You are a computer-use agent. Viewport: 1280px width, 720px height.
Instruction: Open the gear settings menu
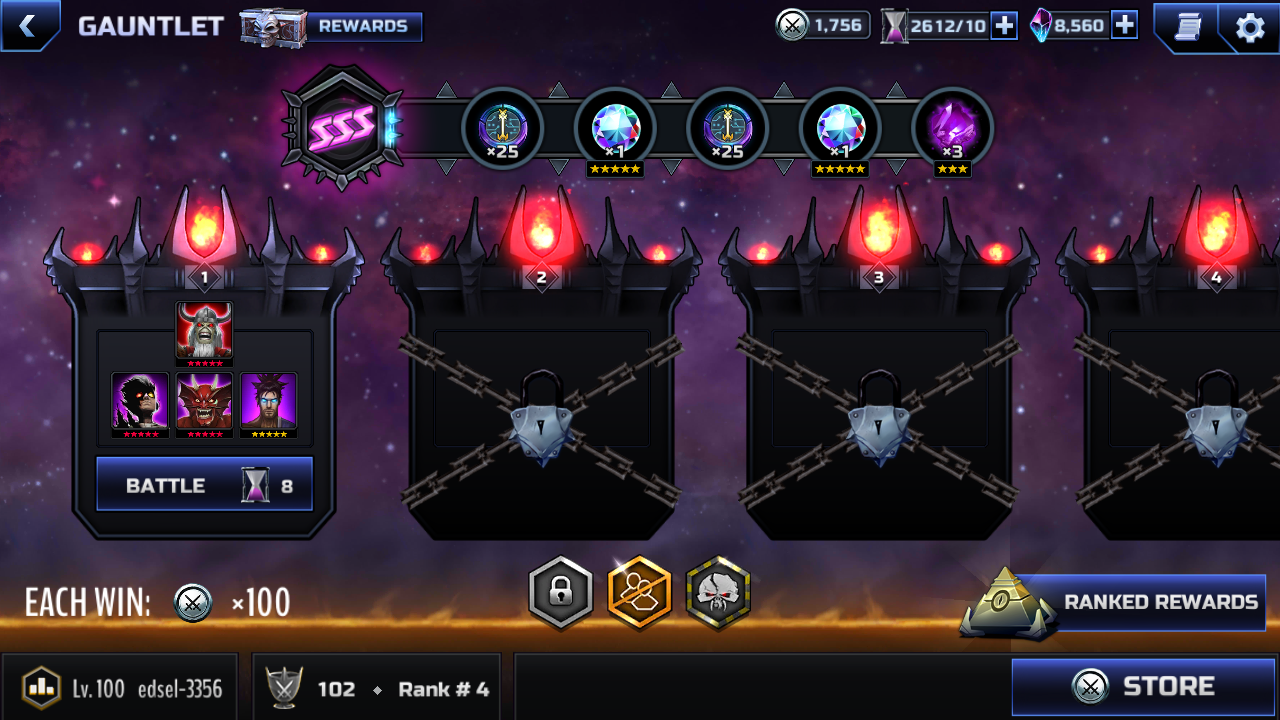1250,27
